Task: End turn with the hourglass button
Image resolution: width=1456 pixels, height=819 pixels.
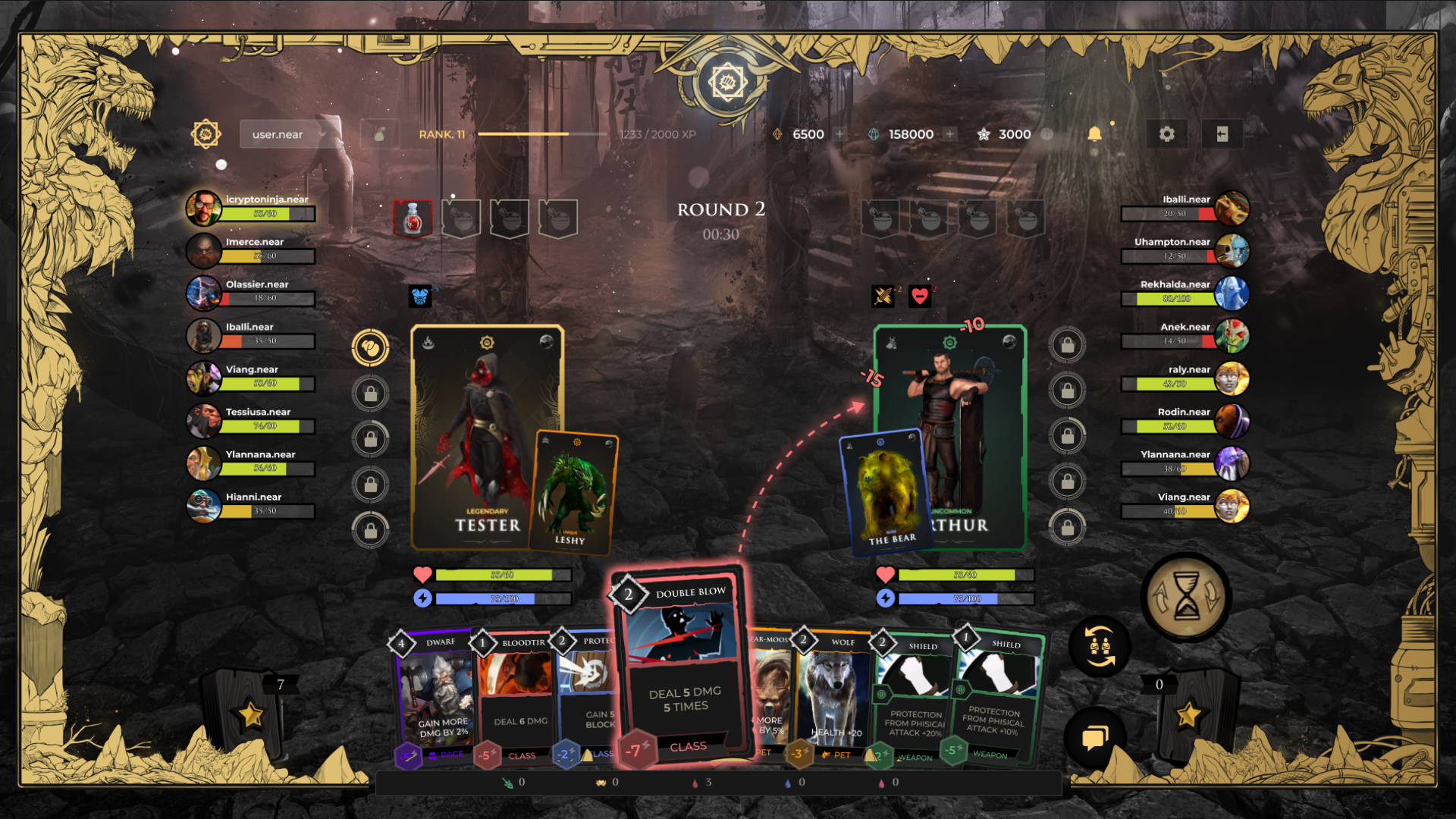Action: [x=1186, y=597]
